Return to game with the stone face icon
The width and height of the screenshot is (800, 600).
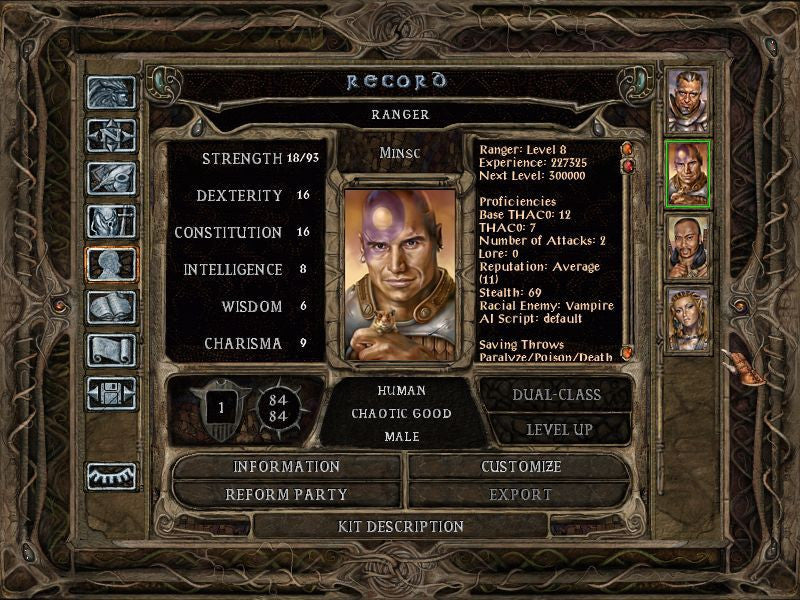click(111, 92)
